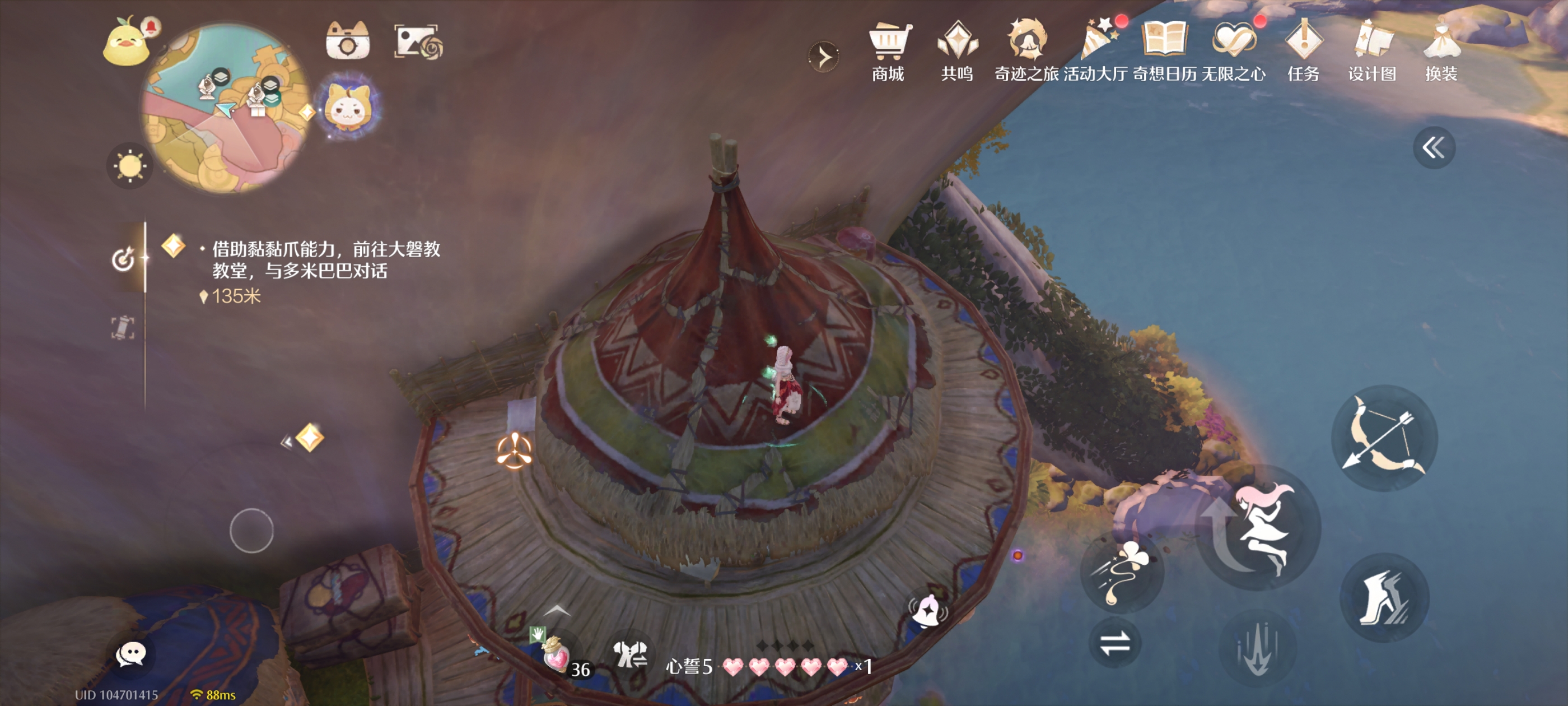The image size is (1568, 706).
Task: Open the 换装 wardrobe
Action: pos(1441,52)
